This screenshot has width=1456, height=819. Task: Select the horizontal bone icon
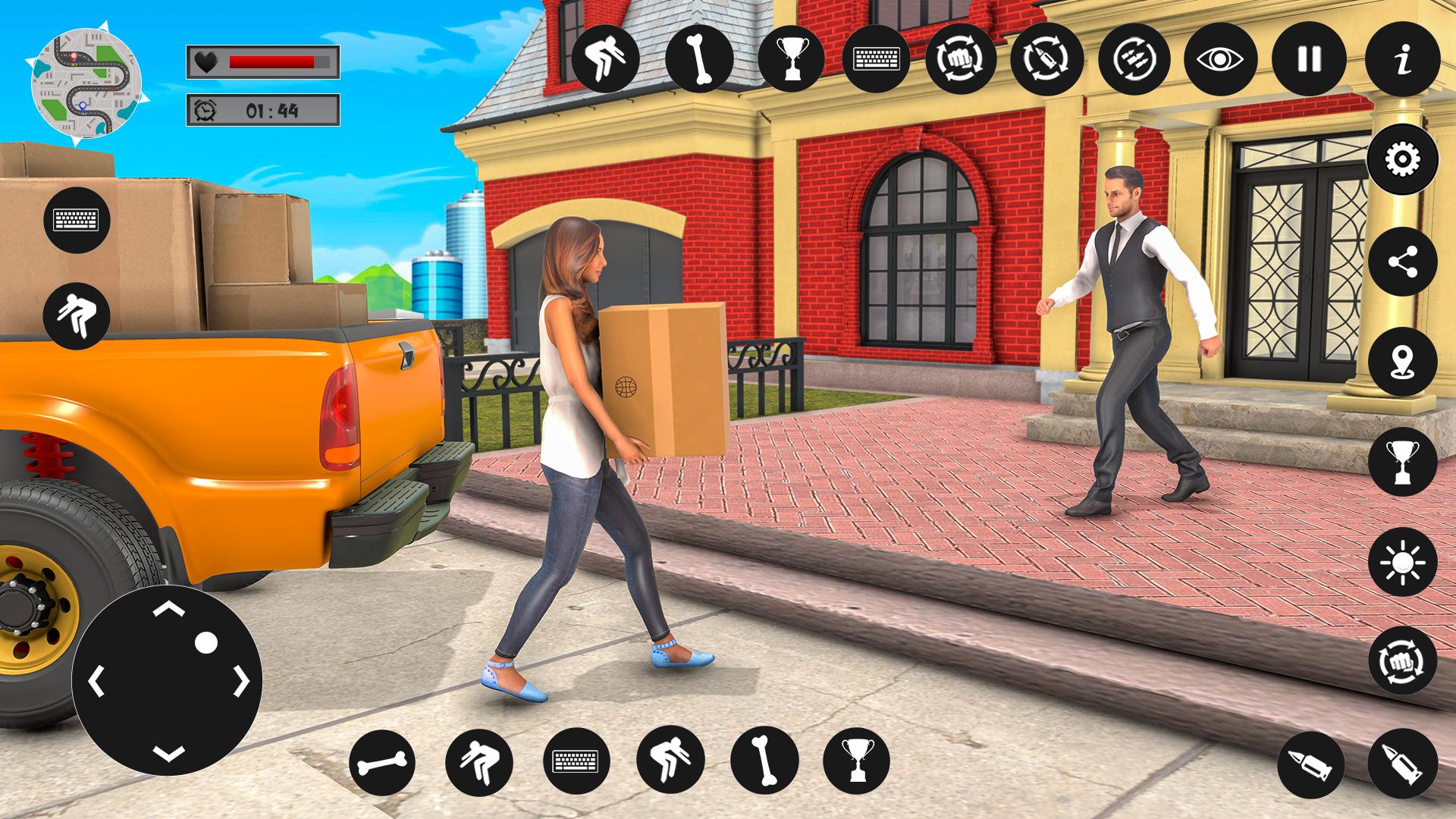[382, 762]
